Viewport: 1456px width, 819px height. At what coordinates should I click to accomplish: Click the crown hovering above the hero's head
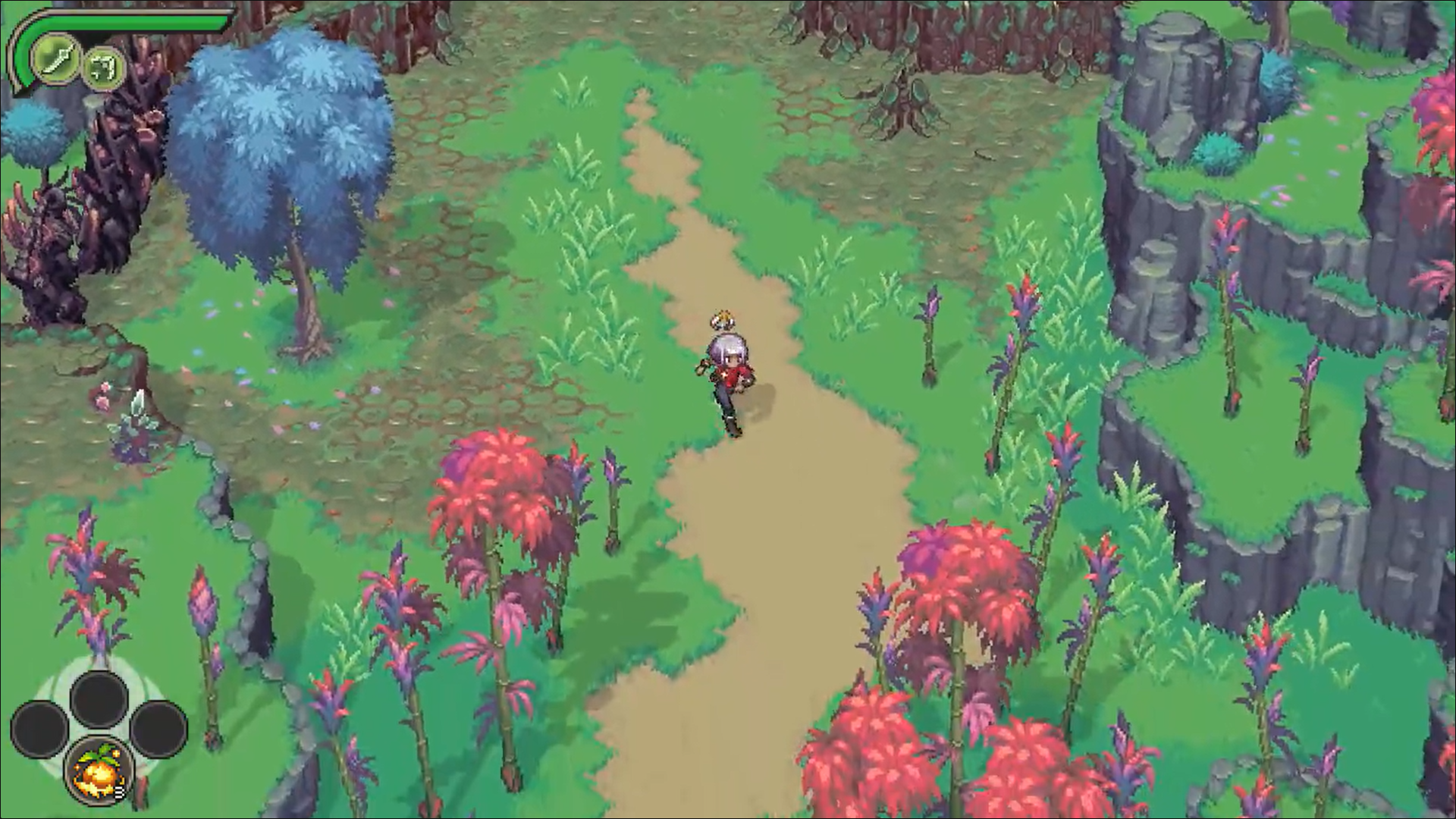(723, 318)
